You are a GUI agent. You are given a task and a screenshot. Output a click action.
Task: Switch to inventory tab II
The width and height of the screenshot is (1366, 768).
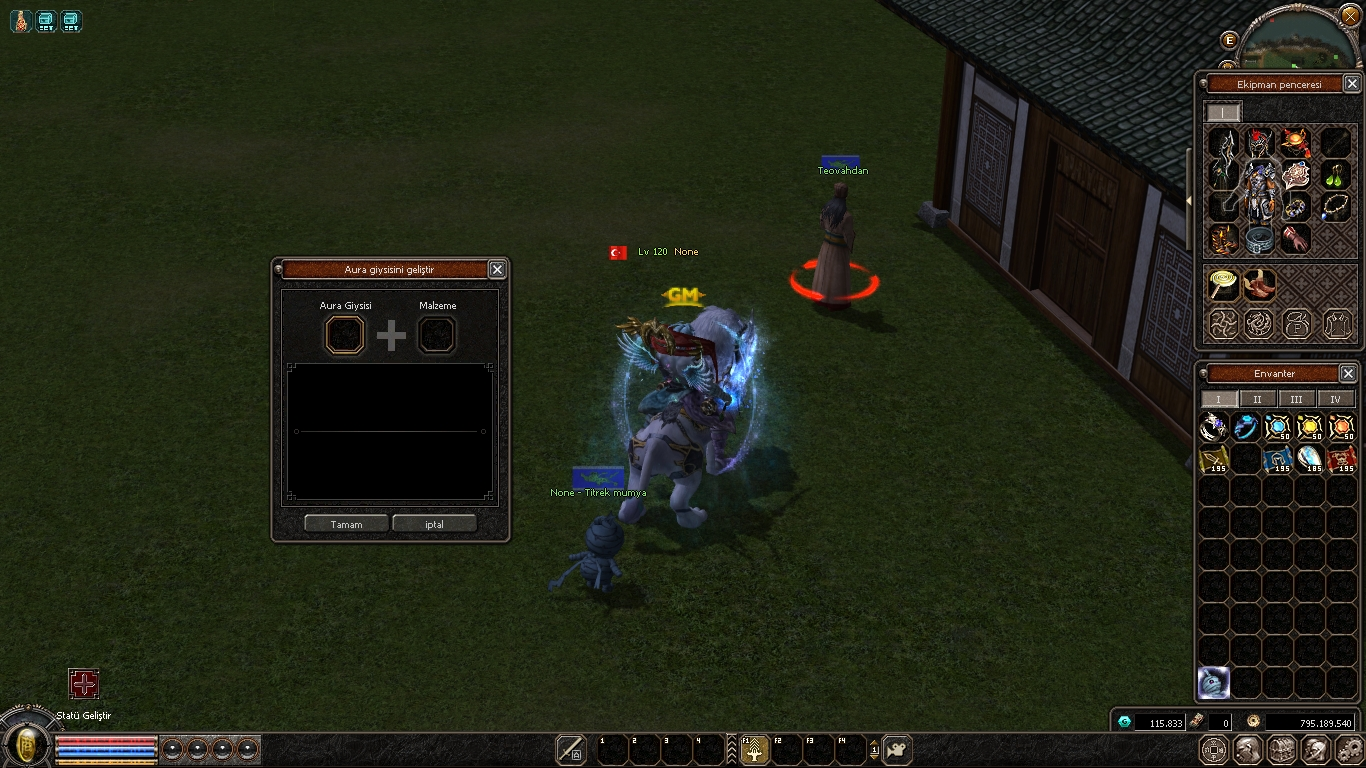(1257, 399)
